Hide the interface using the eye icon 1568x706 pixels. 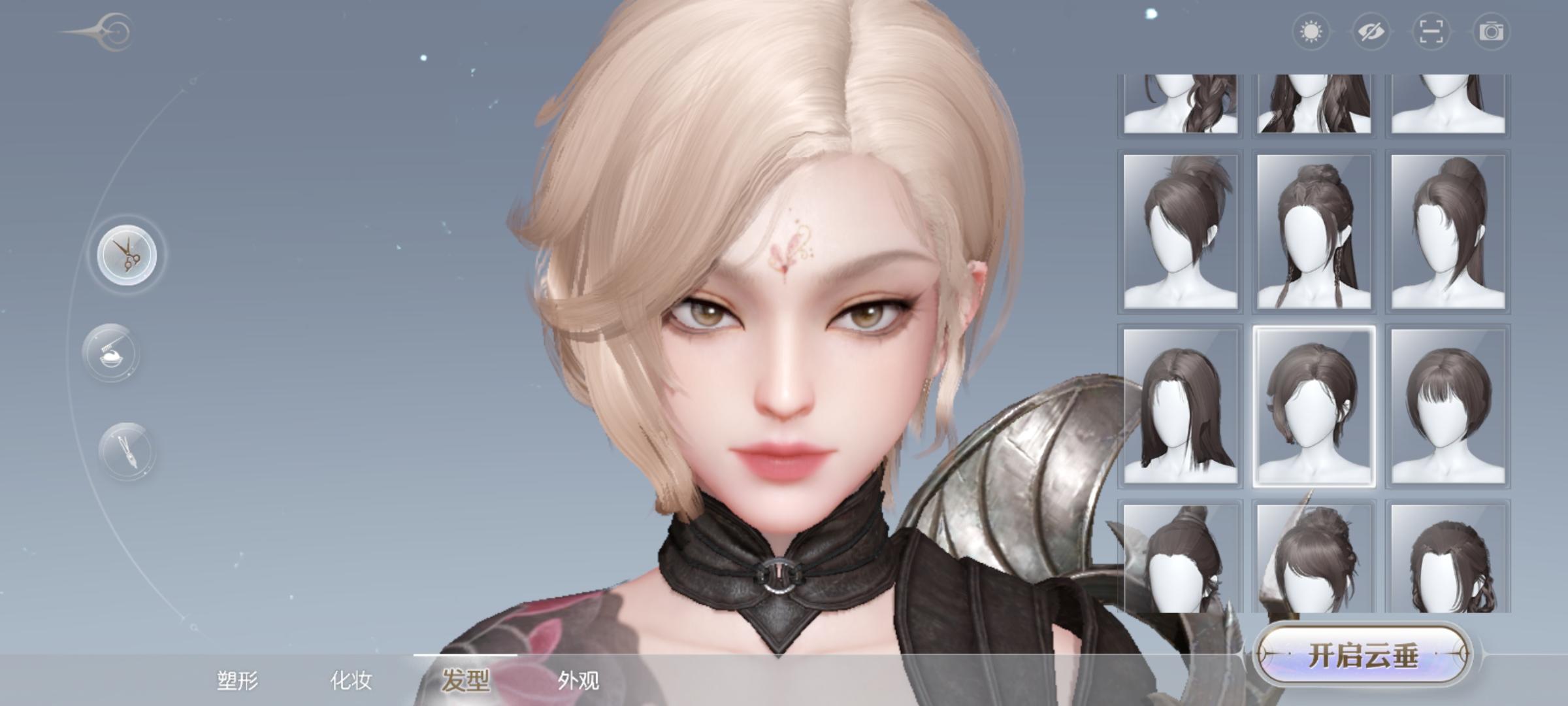[1372, 31]
